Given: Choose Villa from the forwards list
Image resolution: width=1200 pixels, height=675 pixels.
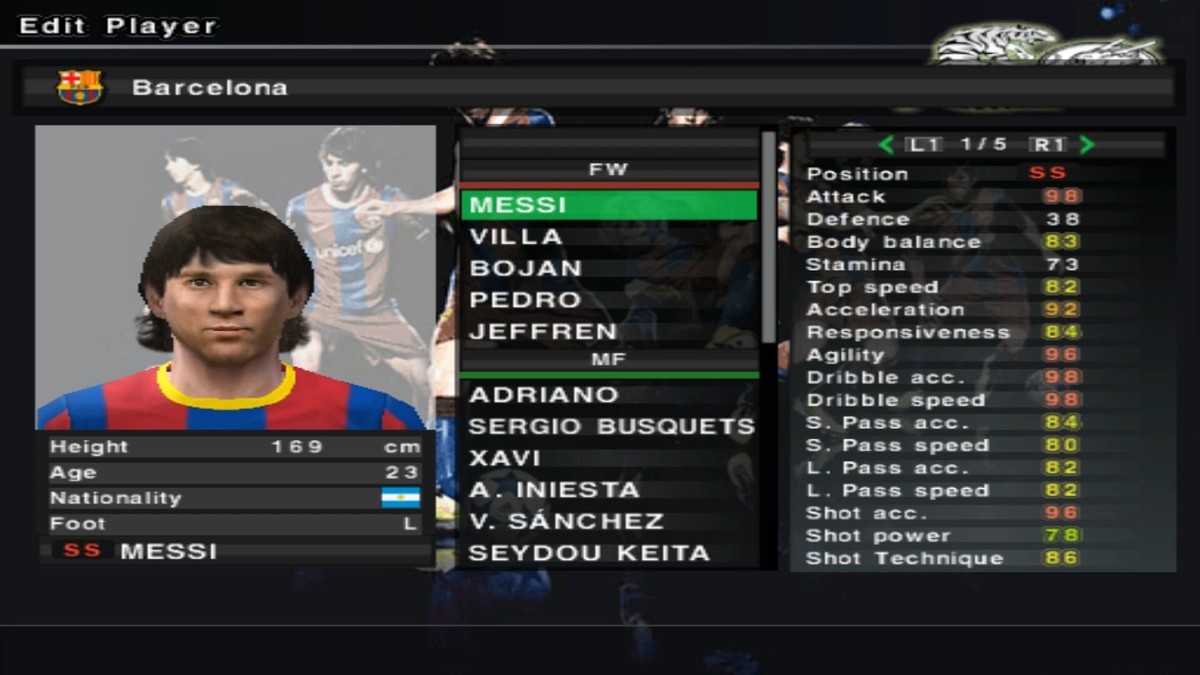Looking at the screenshot, I should [x=608, y=237].
